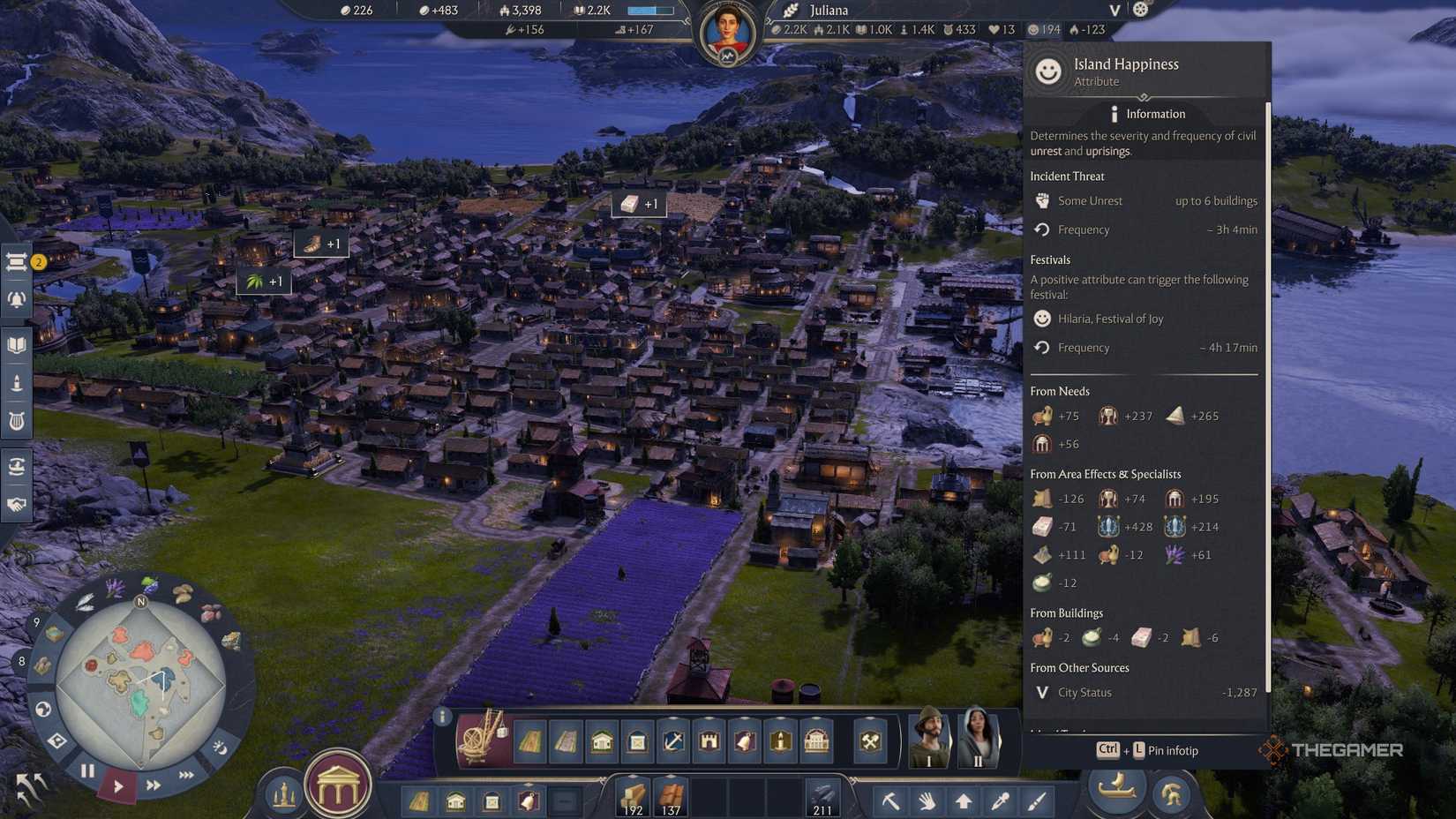1456x819 pixels.
Task: Open the diplomacy handshake panel
Action: click(16, 504)
